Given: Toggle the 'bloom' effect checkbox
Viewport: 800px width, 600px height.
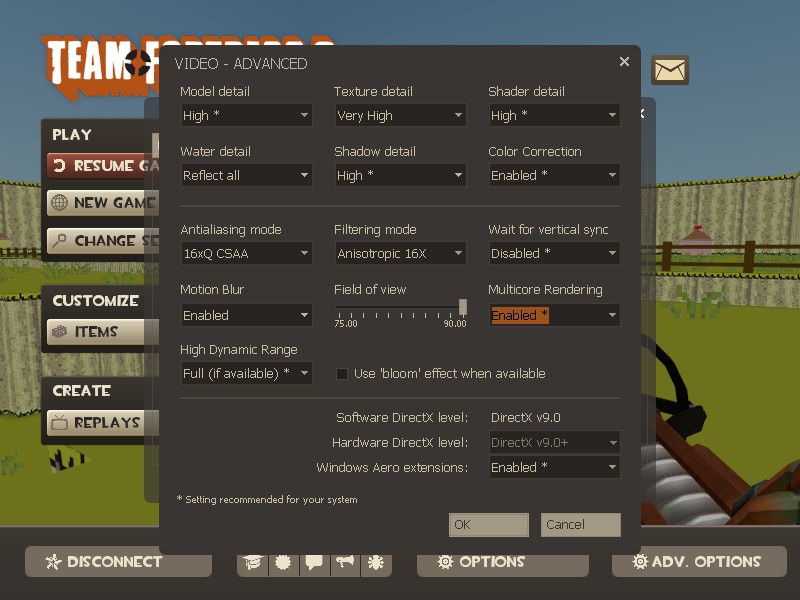Looking at the screenshot, I should click(342, 374).
